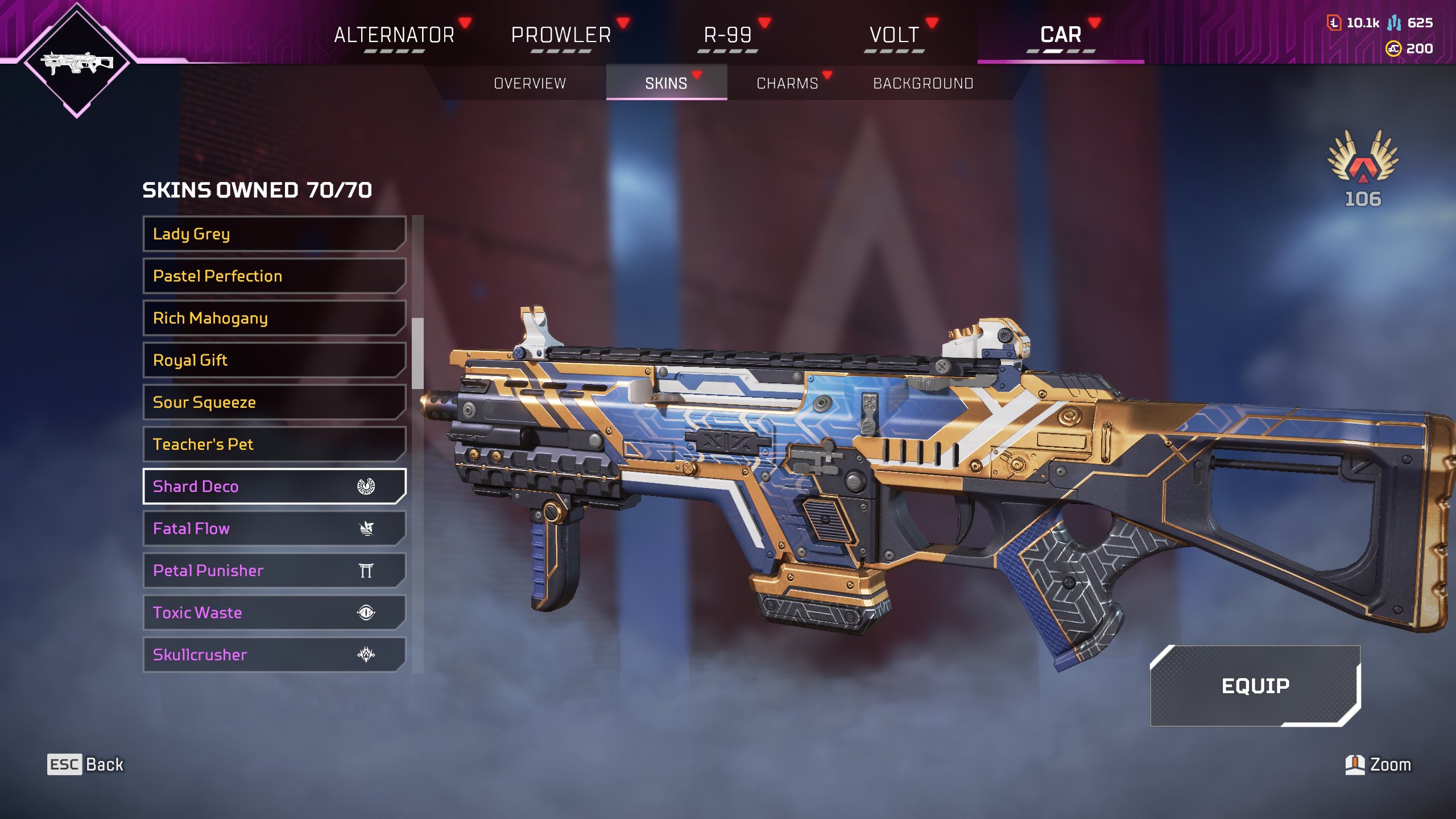The width and height of the screenshot is (1456, 819).
Task: Switch to the ALTERNATOR weapon tab
Action: [394, 35]
